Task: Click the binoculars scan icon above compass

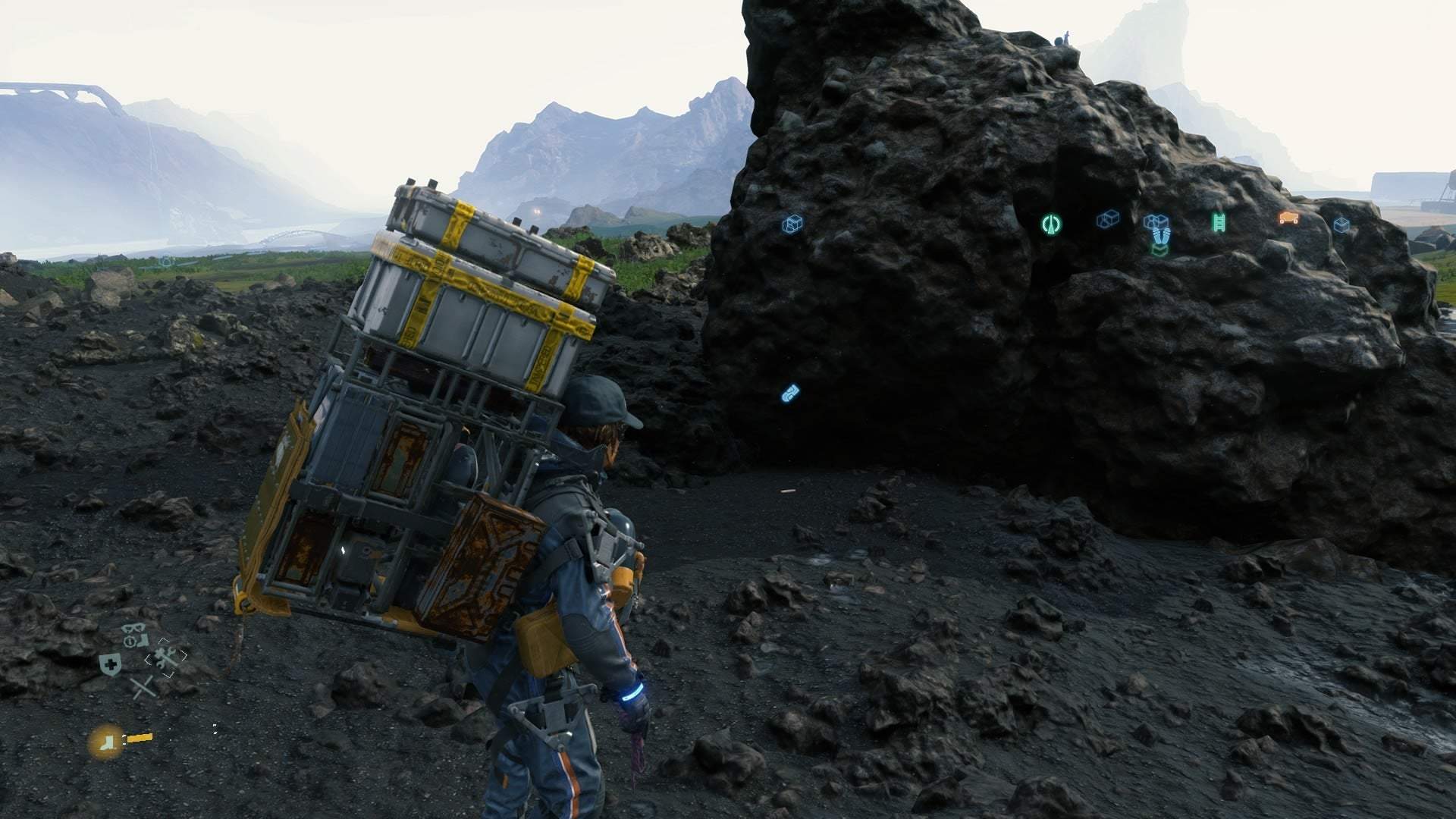Action: coord(133,628)
